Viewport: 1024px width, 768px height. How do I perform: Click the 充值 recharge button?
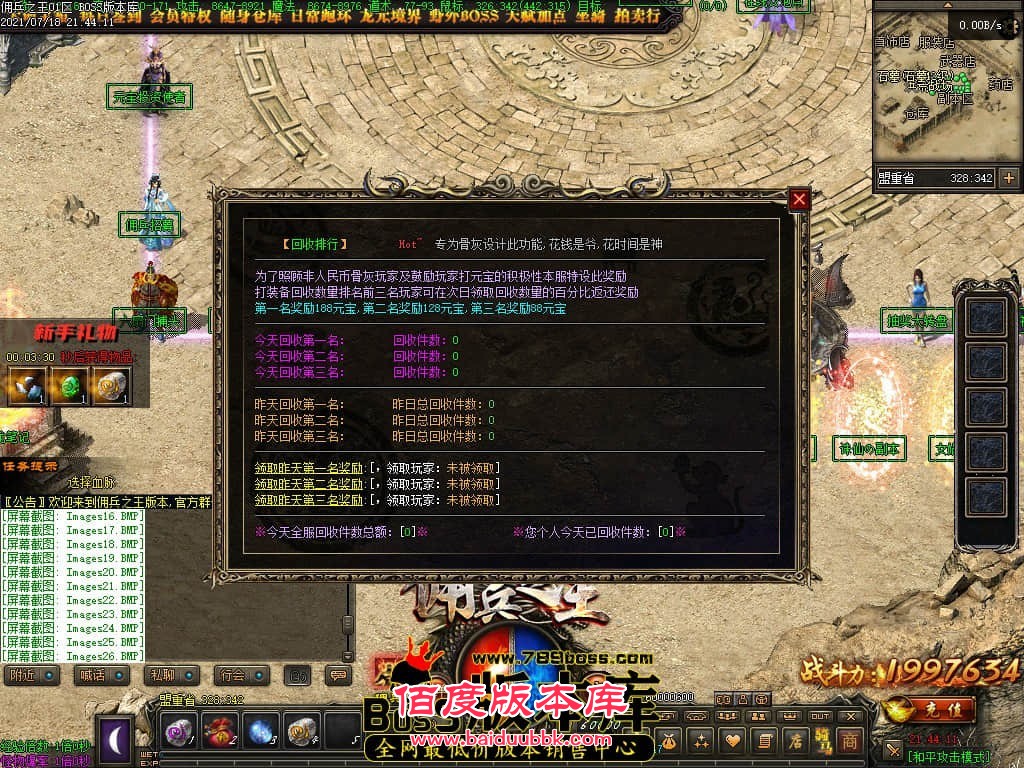[x=931, y=710]
